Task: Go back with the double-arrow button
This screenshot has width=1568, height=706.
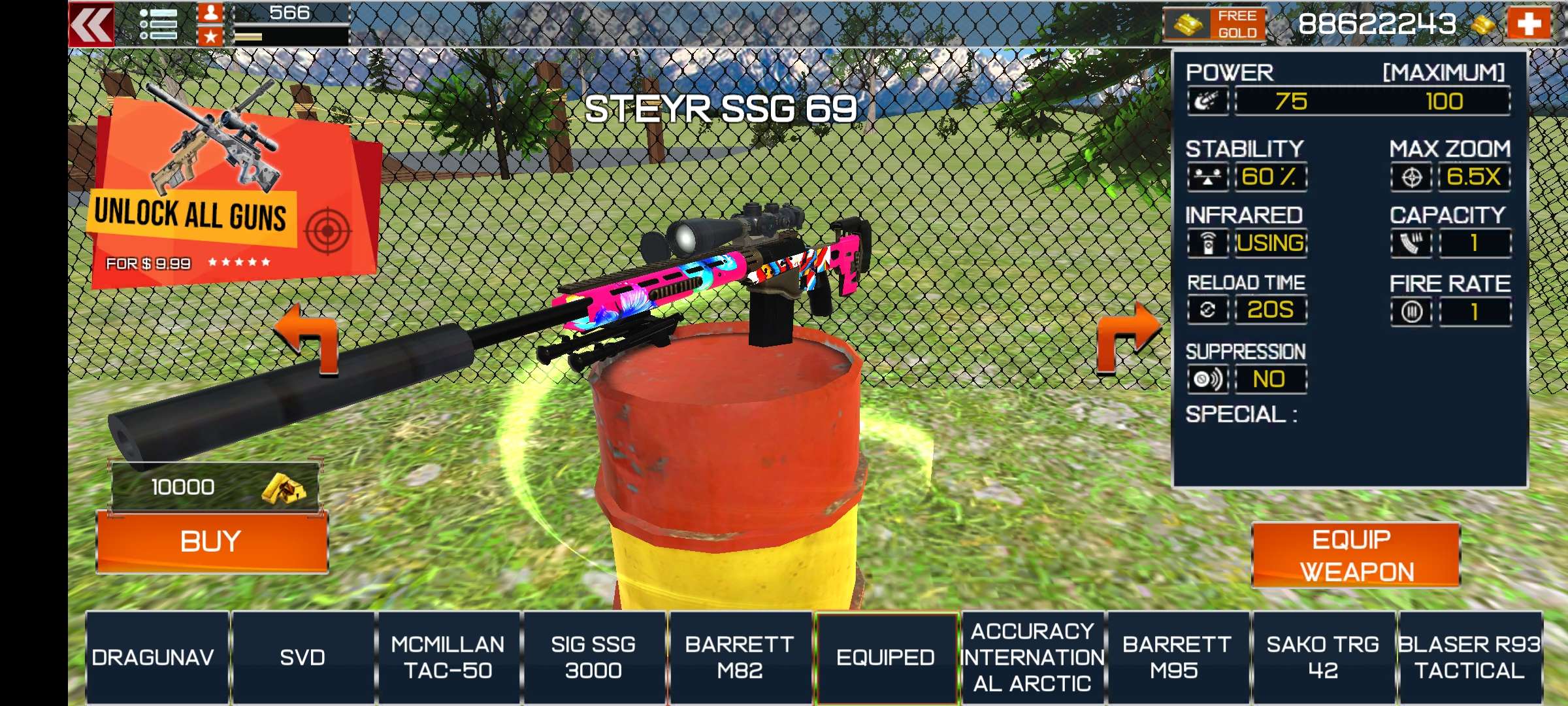Action: (x=91, y=25)
